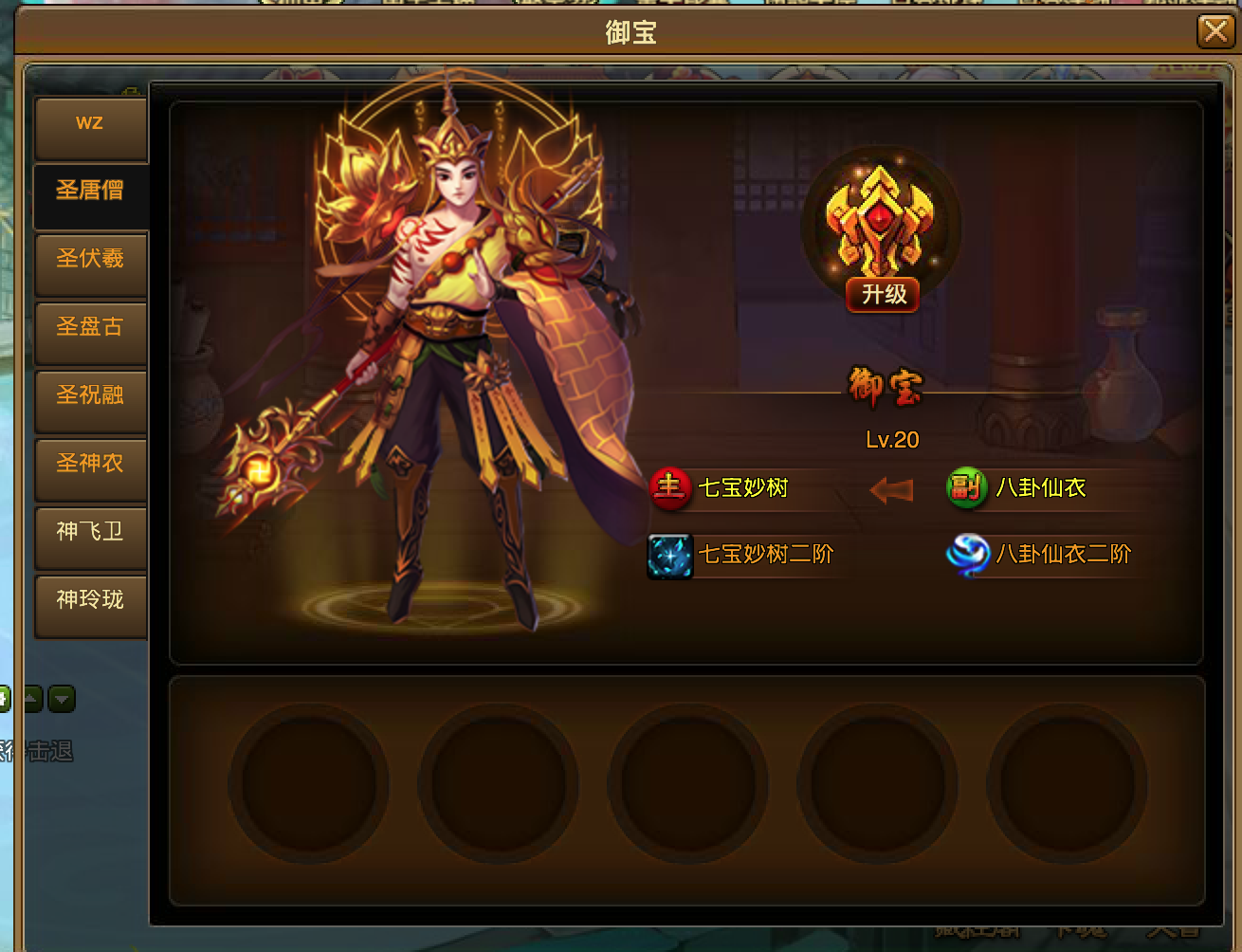Click the red 主 main weapon badge
This screenshot has width=1242, height=952.
pyautogui.click(x=669, y=487)
